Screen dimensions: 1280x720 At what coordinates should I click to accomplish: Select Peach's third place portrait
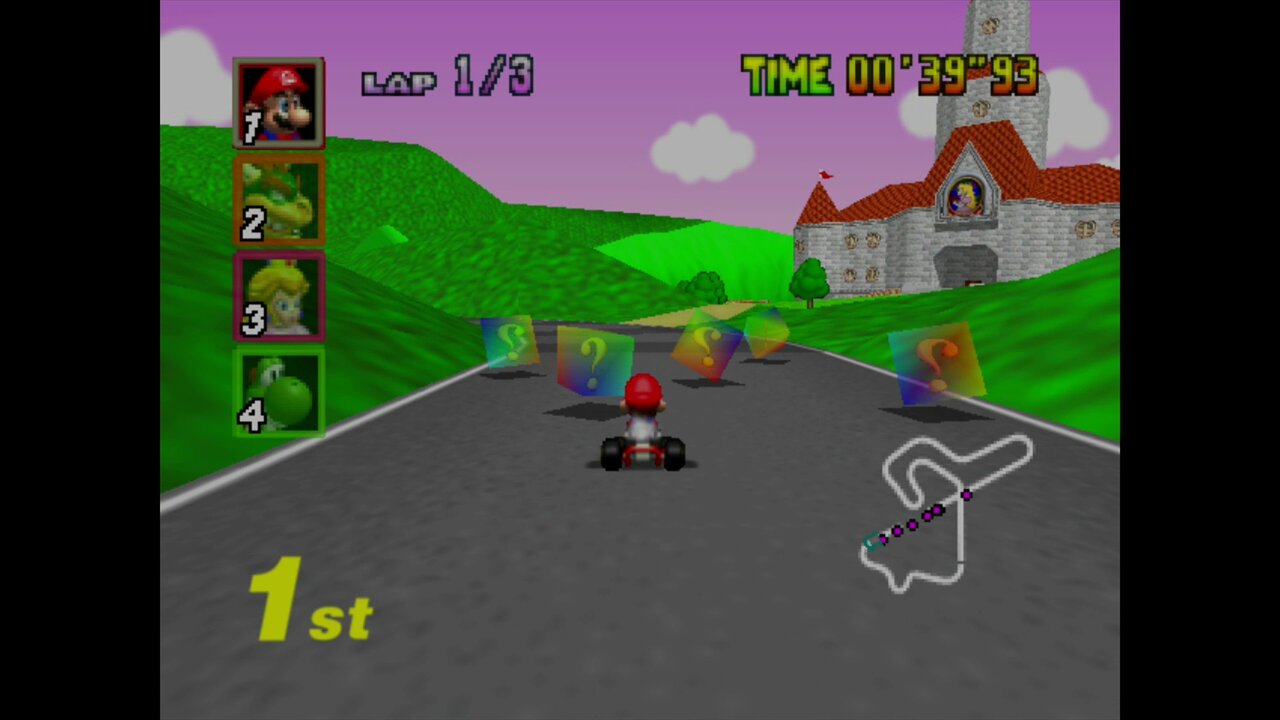278,295
